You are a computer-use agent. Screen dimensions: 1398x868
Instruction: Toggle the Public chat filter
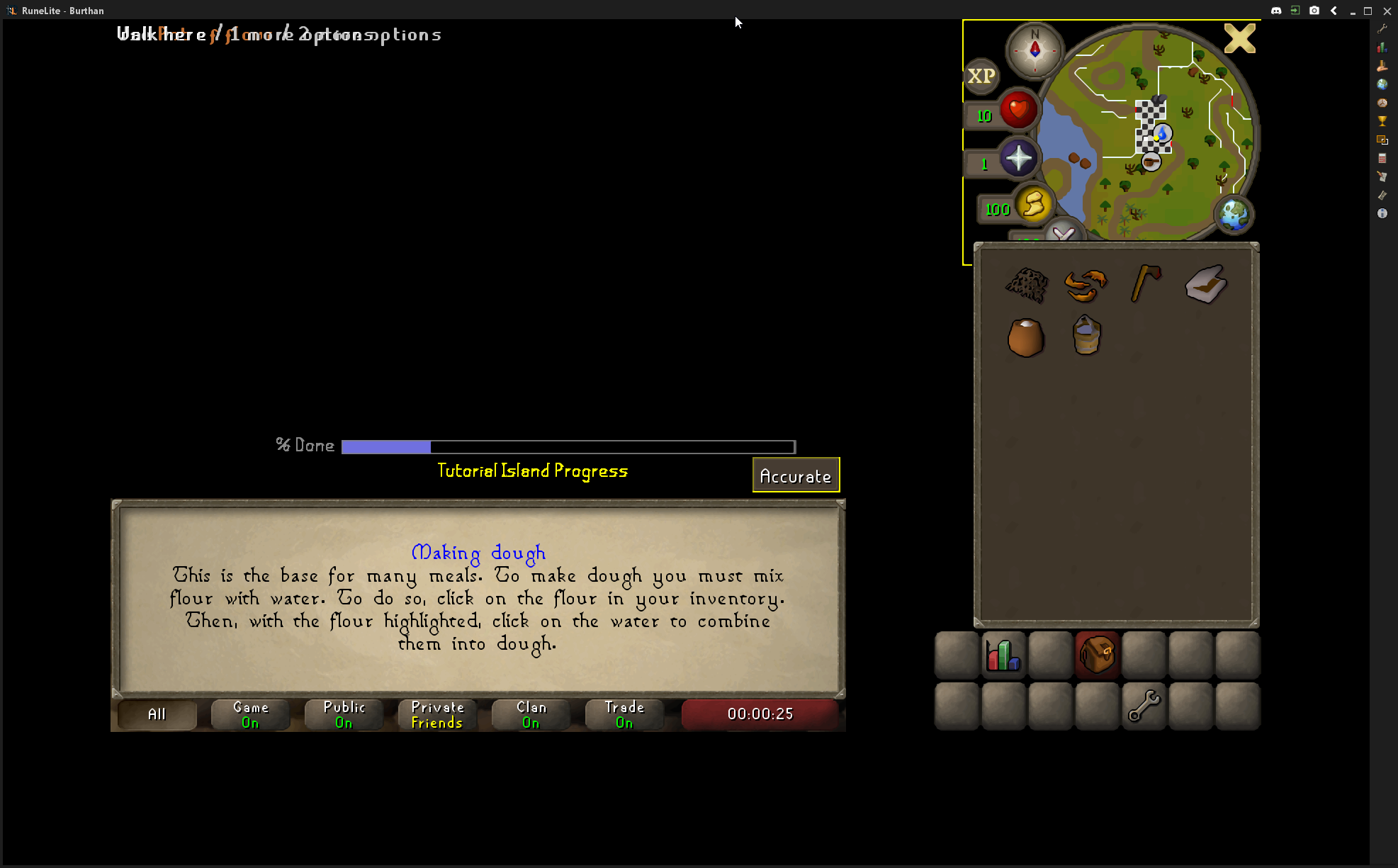[344, 714]
